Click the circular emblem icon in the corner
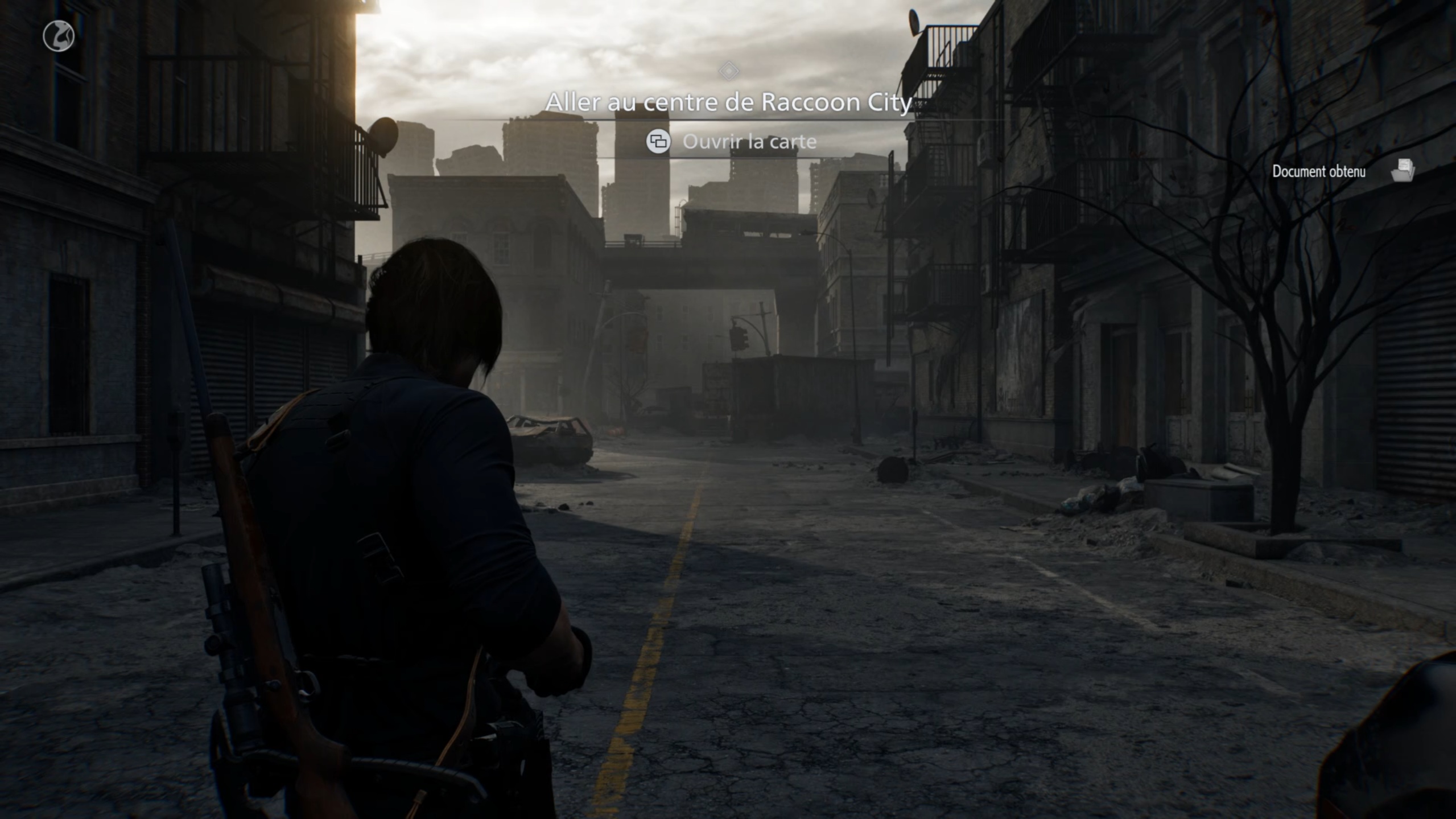The width and height of the screenshot is (1456, 819). (59, 36)
